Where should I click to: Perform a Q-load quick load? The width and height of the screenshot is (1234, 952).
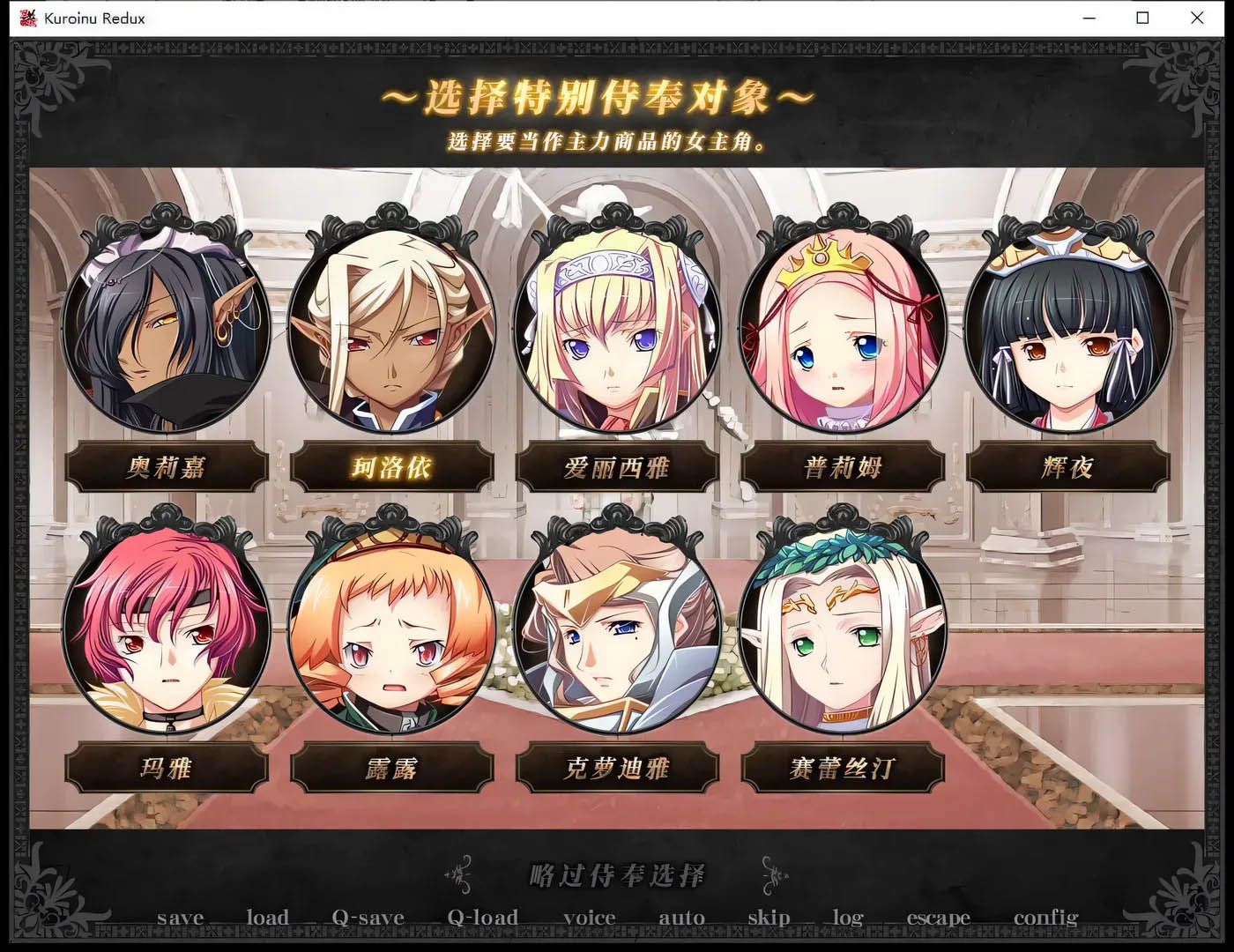pos(482,918)
